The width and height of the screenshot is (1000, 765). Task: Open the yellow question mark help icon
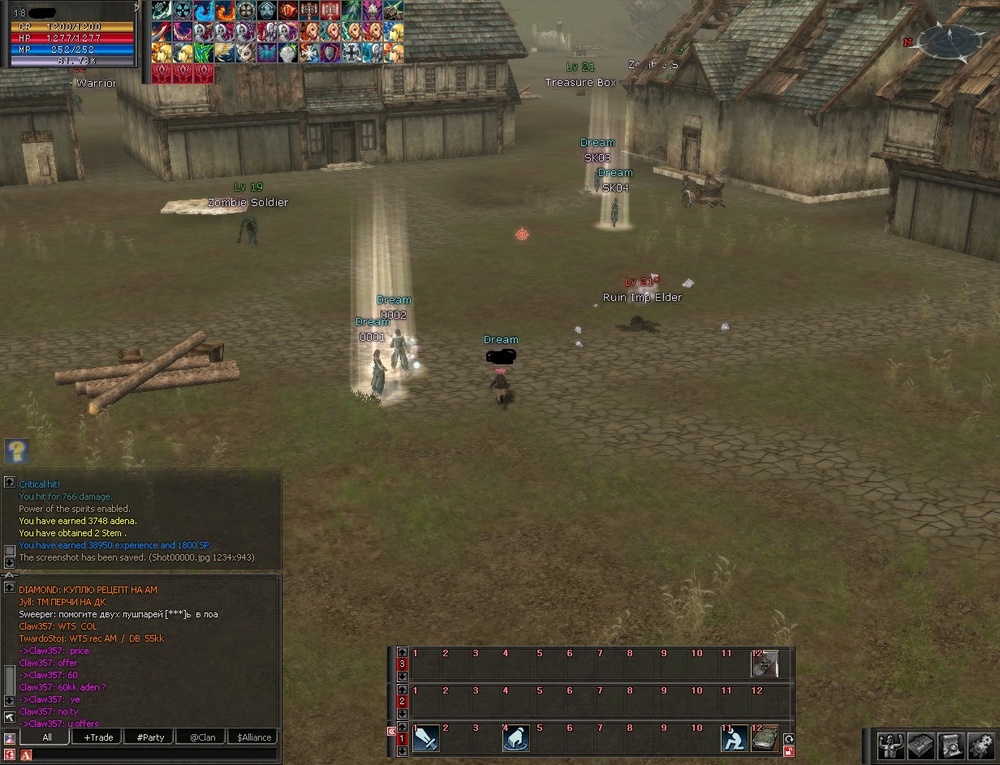[x=17, y=451]
